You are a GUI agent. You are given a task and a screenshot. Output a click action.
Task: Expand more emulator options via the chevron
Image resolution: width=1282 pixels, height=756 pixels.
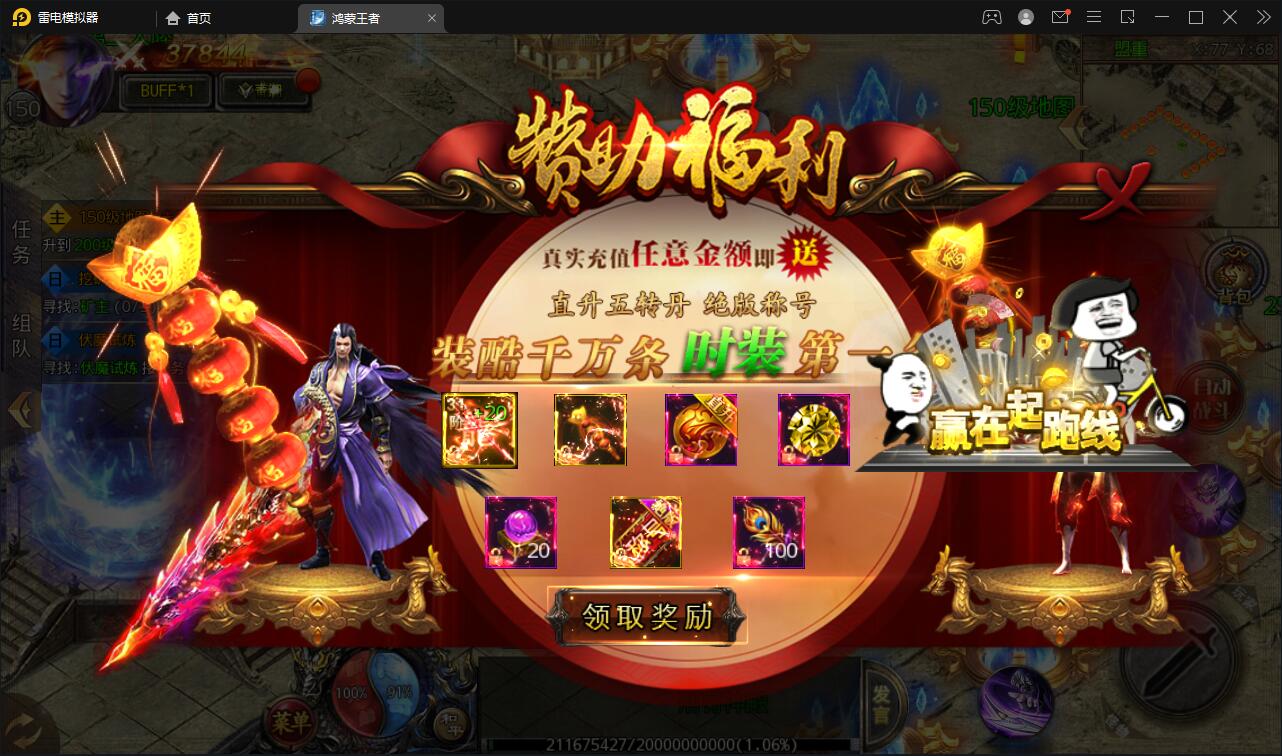(1262, 17)
